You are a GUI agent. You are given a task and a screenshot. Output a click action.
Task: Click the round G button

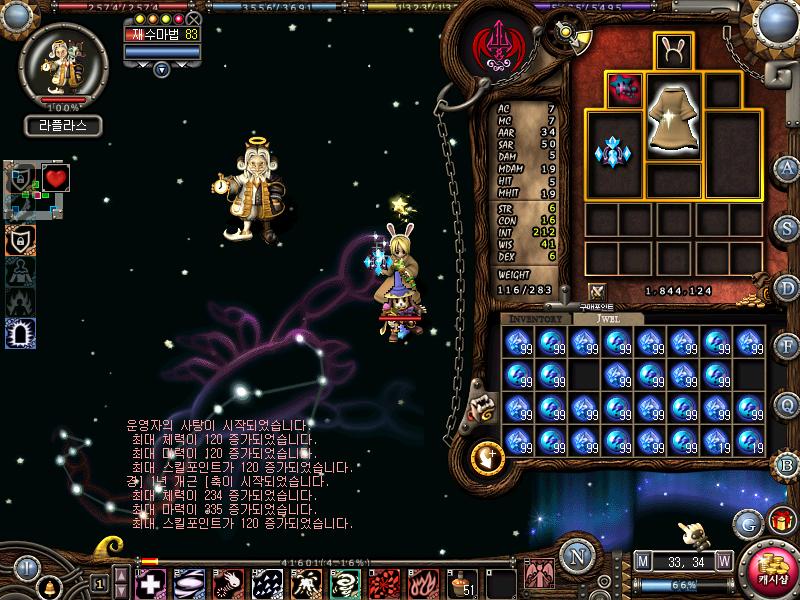[x=747, y=521]
